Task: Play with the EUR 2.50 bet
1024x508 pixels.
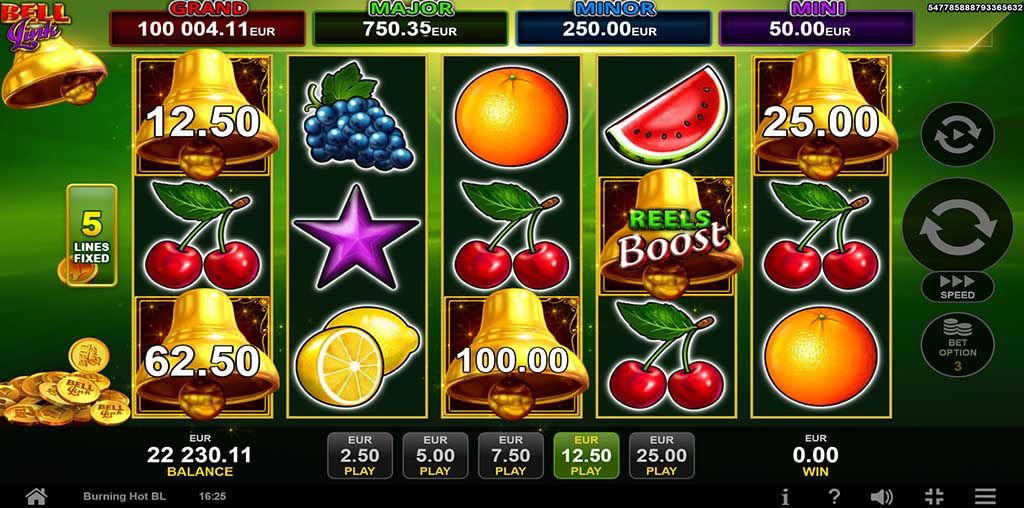Action: pyautogui.click(x=359, y=456)
